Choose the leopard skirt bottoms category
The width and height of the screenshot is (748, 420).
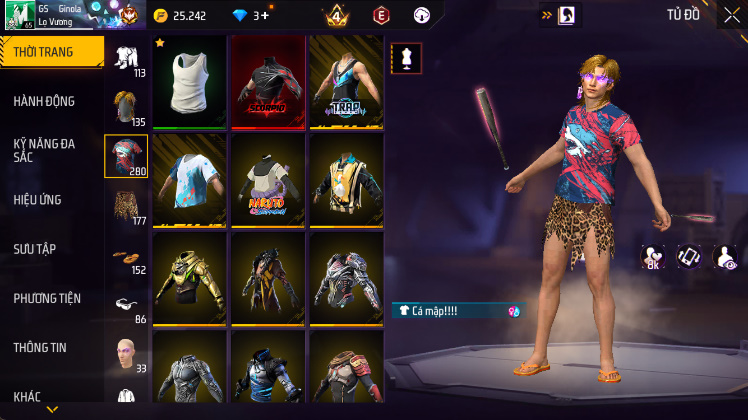click(127, 206)
